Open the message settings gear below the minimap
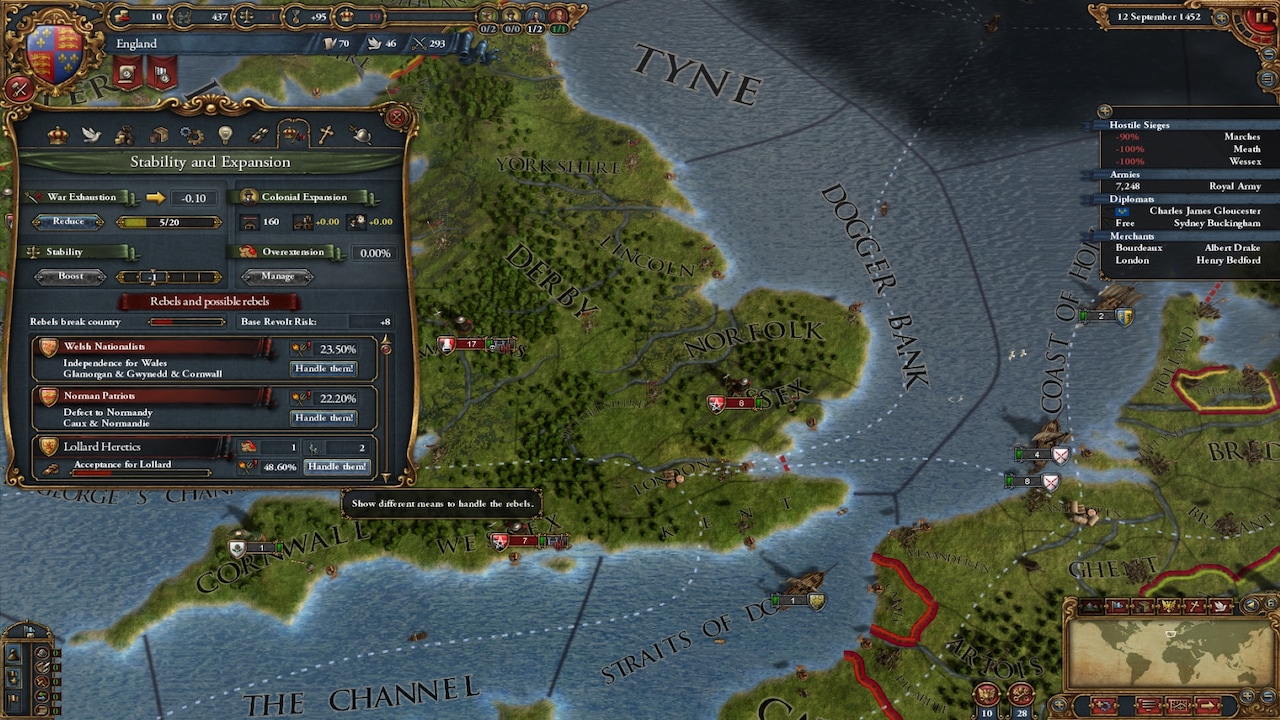Image resolution: width=1280 pixels, height=720 pixels. click(1103, 706)
